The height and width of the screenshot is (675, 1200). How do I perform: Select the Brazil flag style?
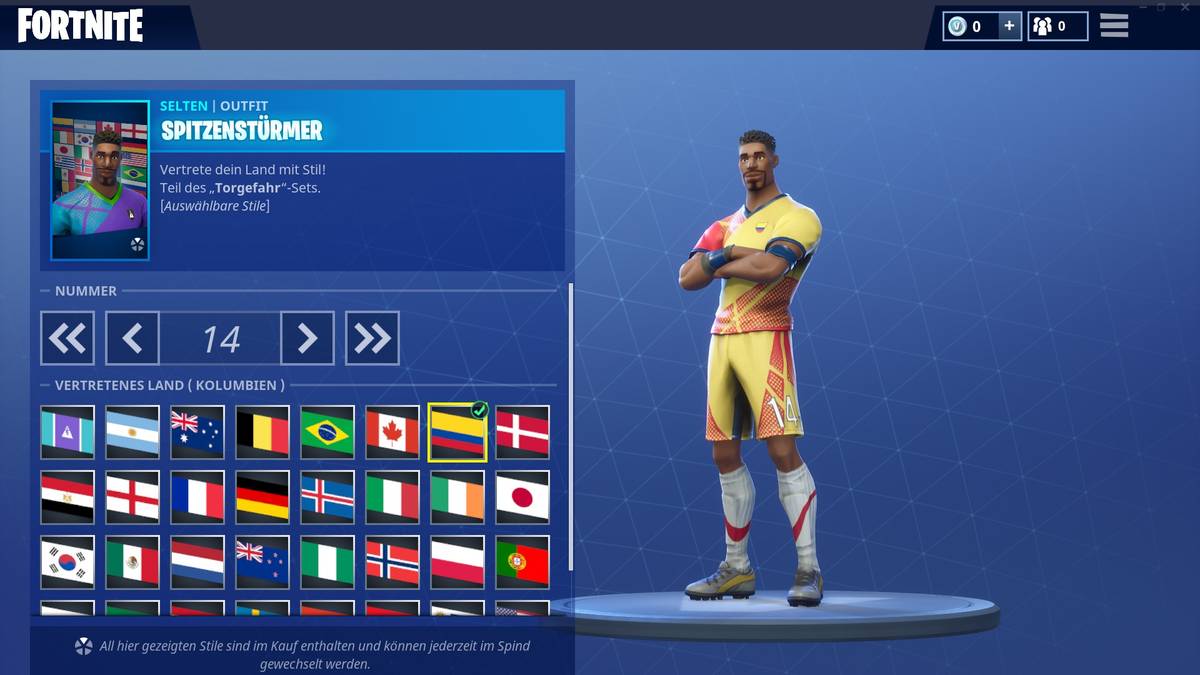(x=327, y=432)
